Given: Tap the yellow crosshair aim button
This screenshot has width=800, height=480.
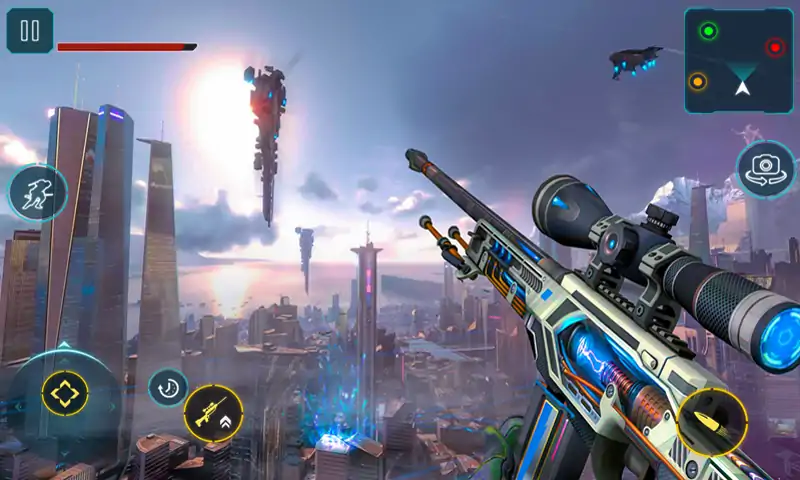Looking at the screenshot, I should (x=65, y=394).
